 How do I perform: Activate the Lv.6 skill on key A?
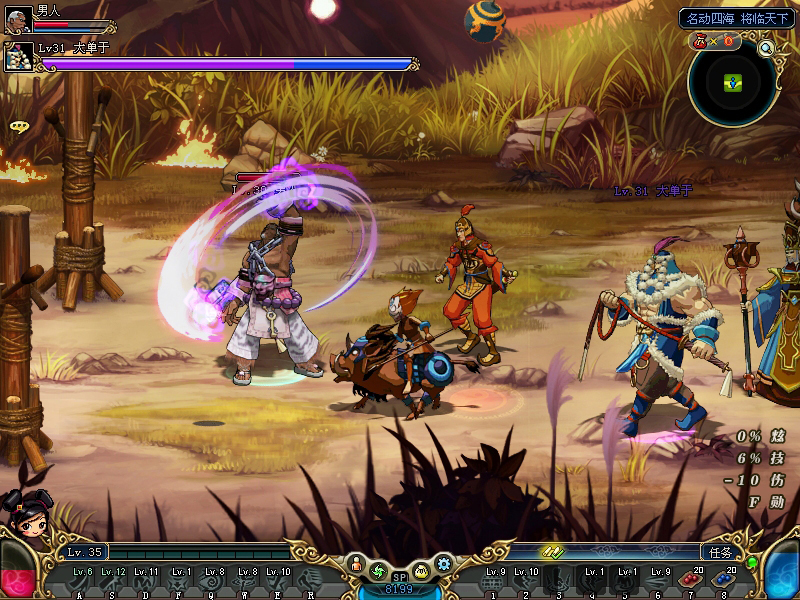(79, 580)
